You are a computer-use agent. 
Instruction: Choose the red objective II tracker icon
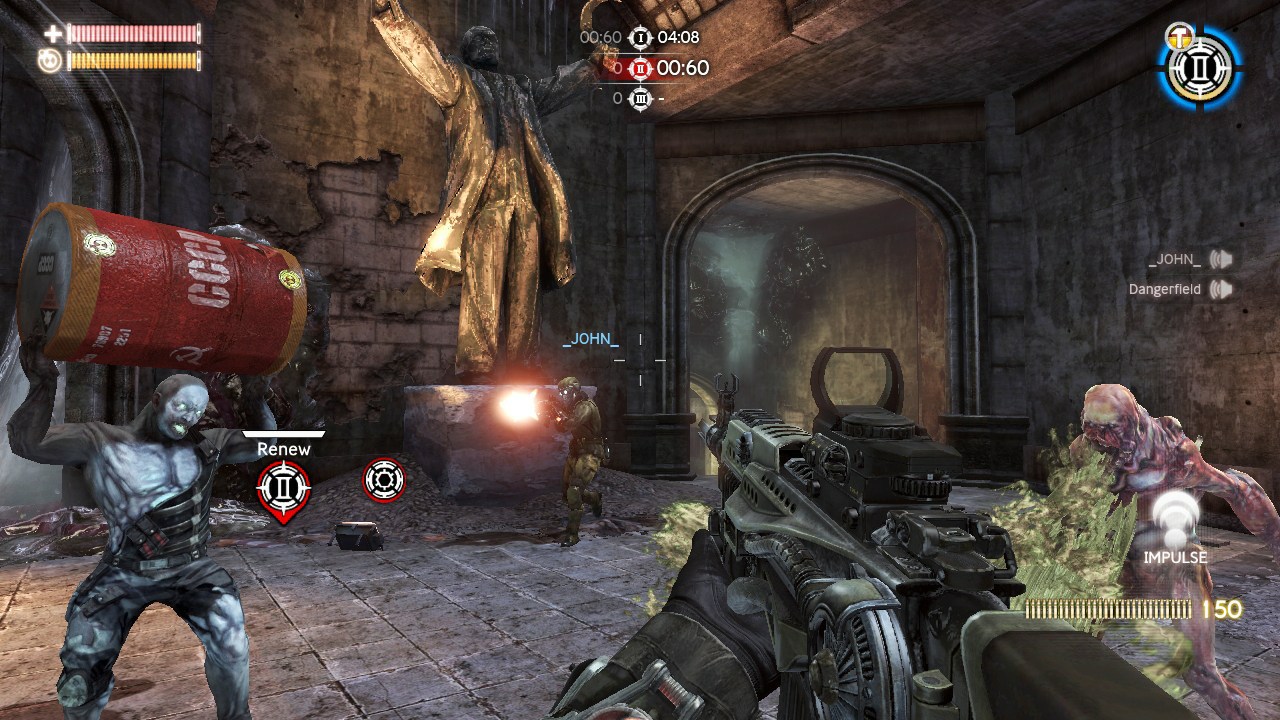click(x=640, y=68)
